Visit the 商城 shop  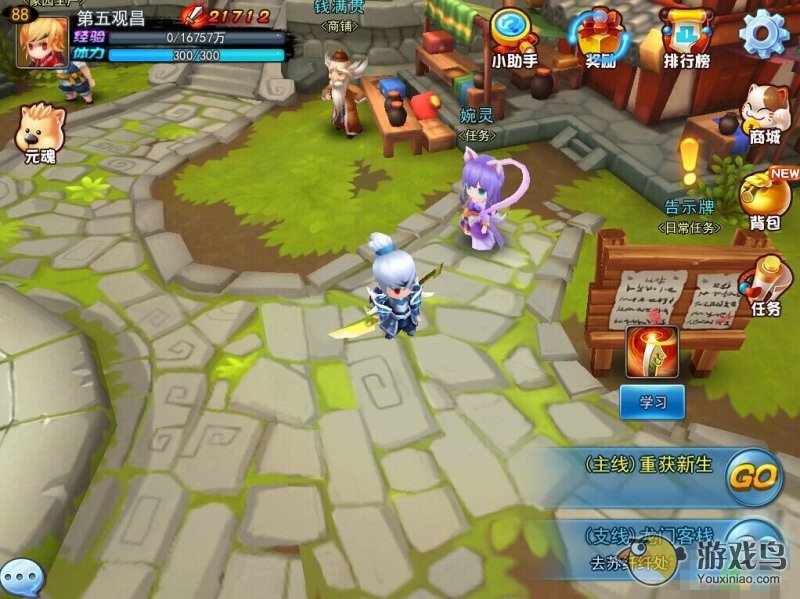tap(764, 112)
